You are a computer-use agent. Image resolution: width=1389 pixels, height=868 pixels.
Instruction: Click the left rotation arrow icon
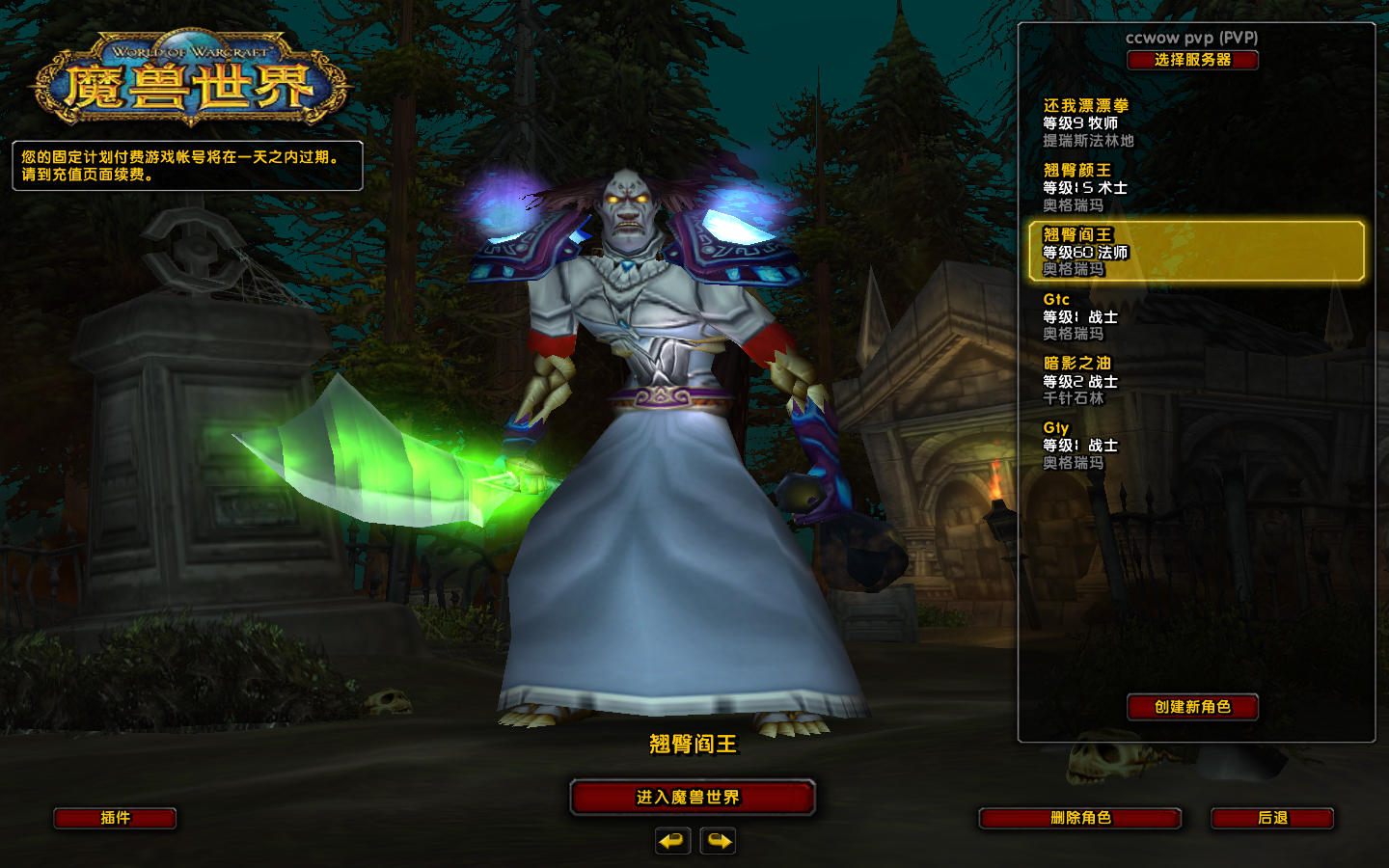point(672,841)
